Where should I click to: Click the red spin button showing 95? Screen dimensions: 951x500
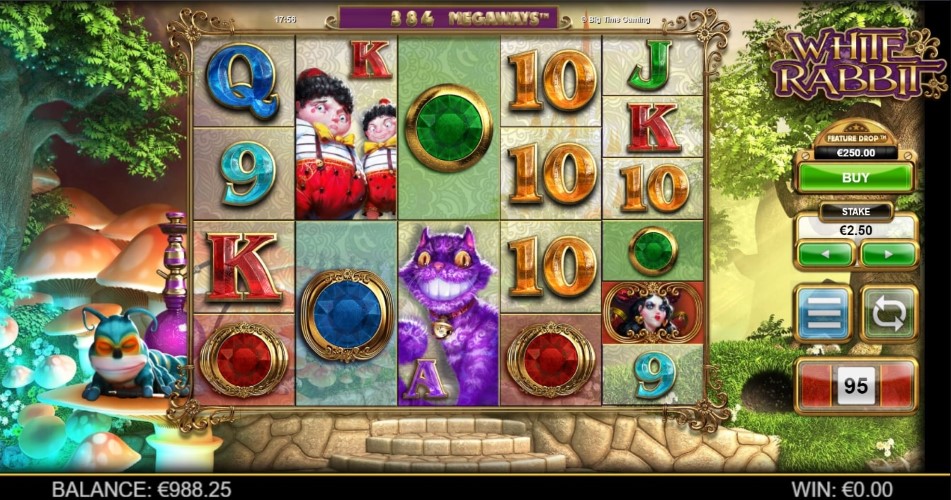coord(855,385)
